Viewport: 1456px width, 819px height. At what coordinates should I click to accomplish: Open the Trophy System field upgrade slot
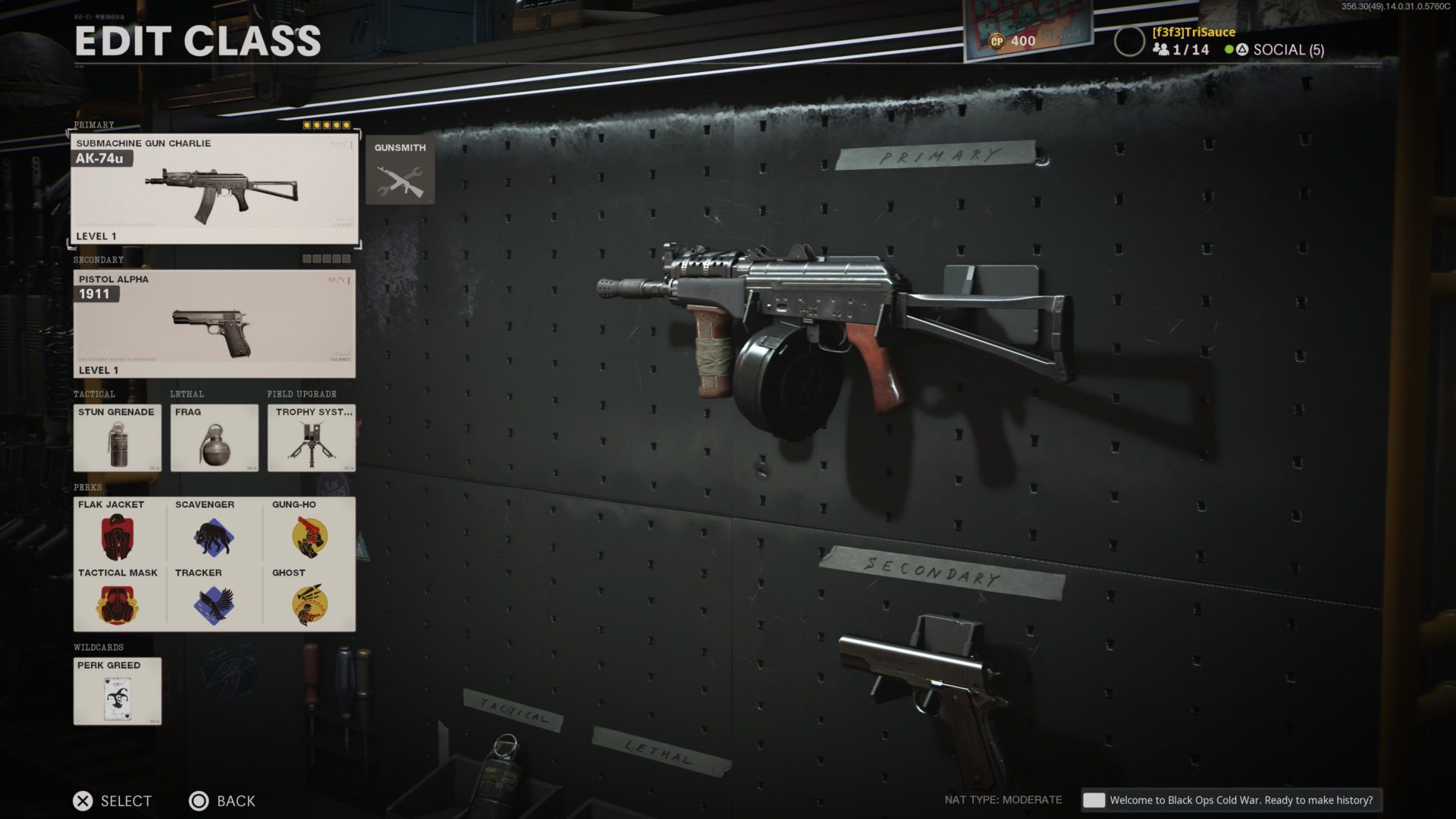(x=311, y=438)
